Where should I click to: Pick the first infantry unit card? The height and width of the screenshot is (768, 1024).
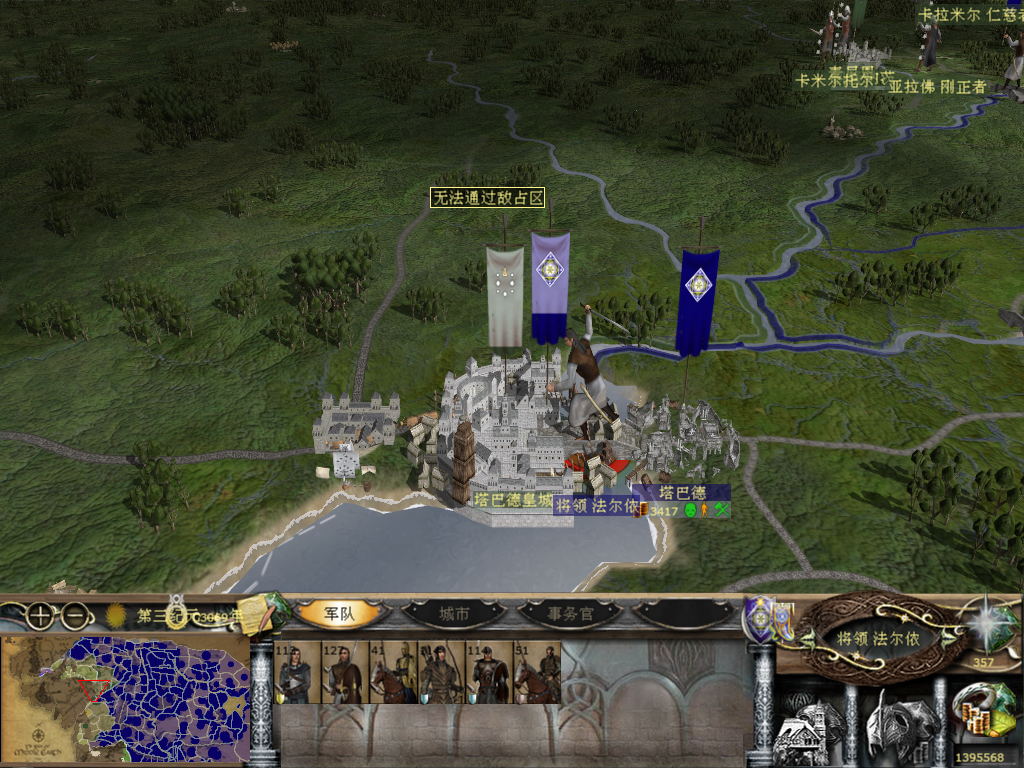click(296, 673)
